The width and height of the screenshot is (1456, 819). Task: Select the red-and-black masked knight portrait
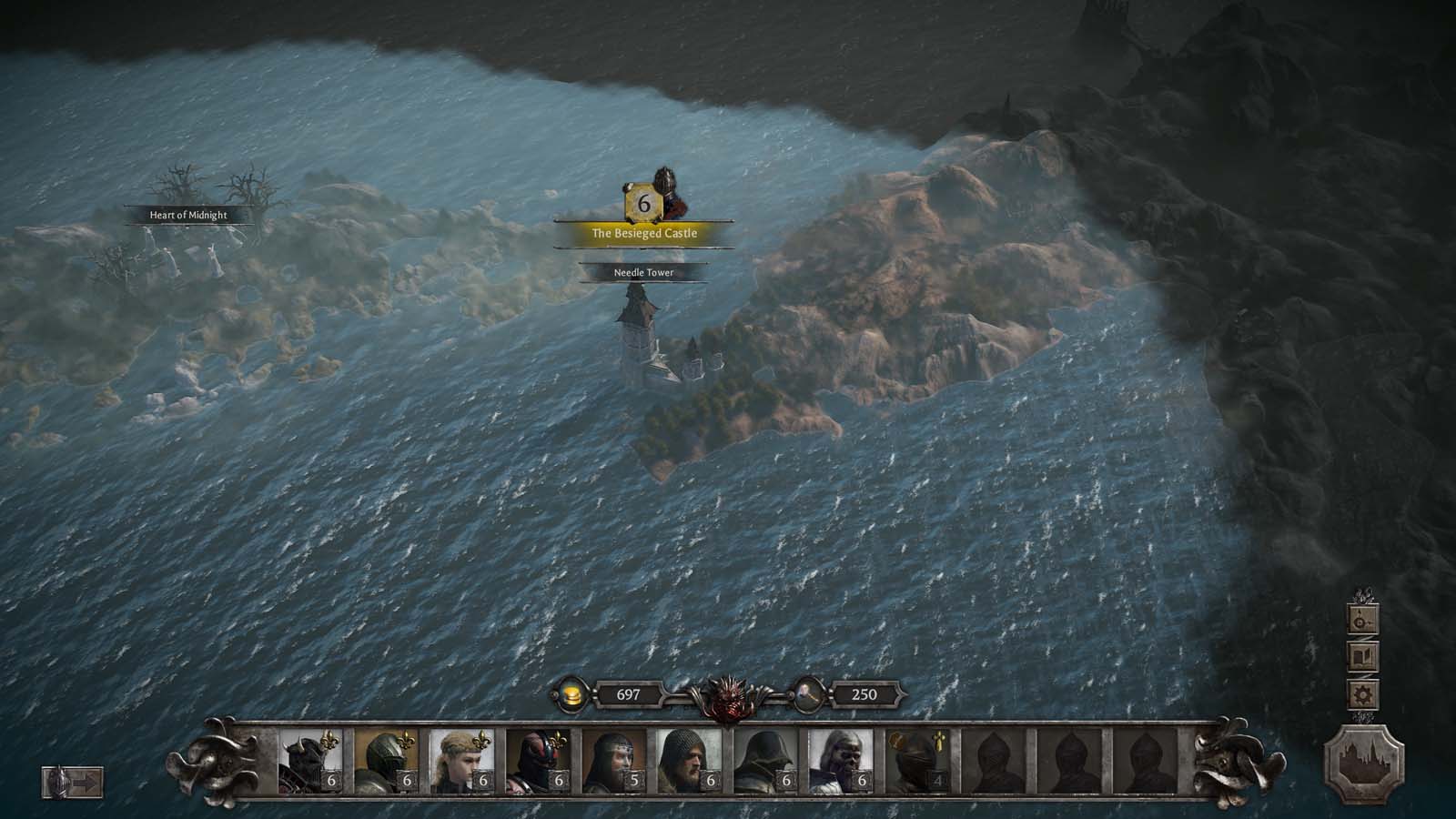537,760
